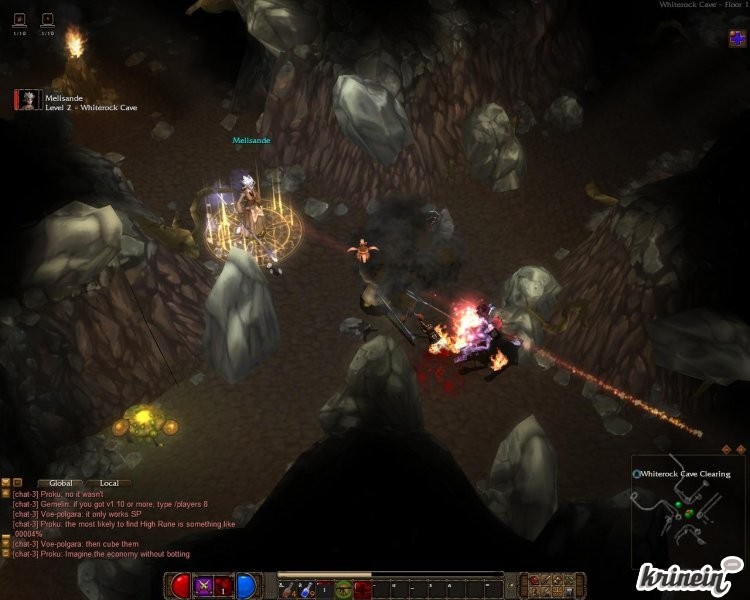Click Melisande's party portrait

click(x=28, y=100)
